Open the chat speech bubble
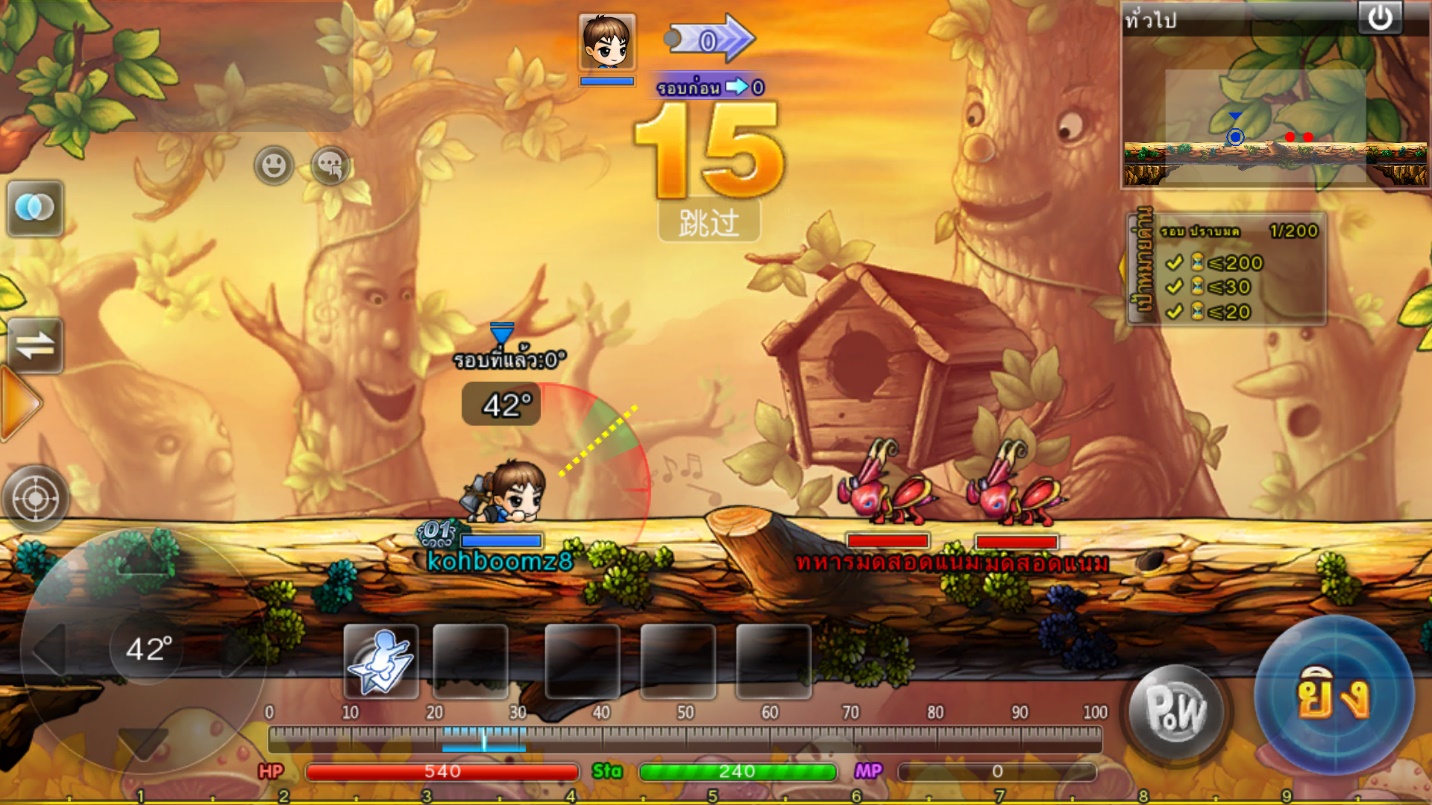Image resolution: width=1432 pixels, height=805 pixels. 331,165
